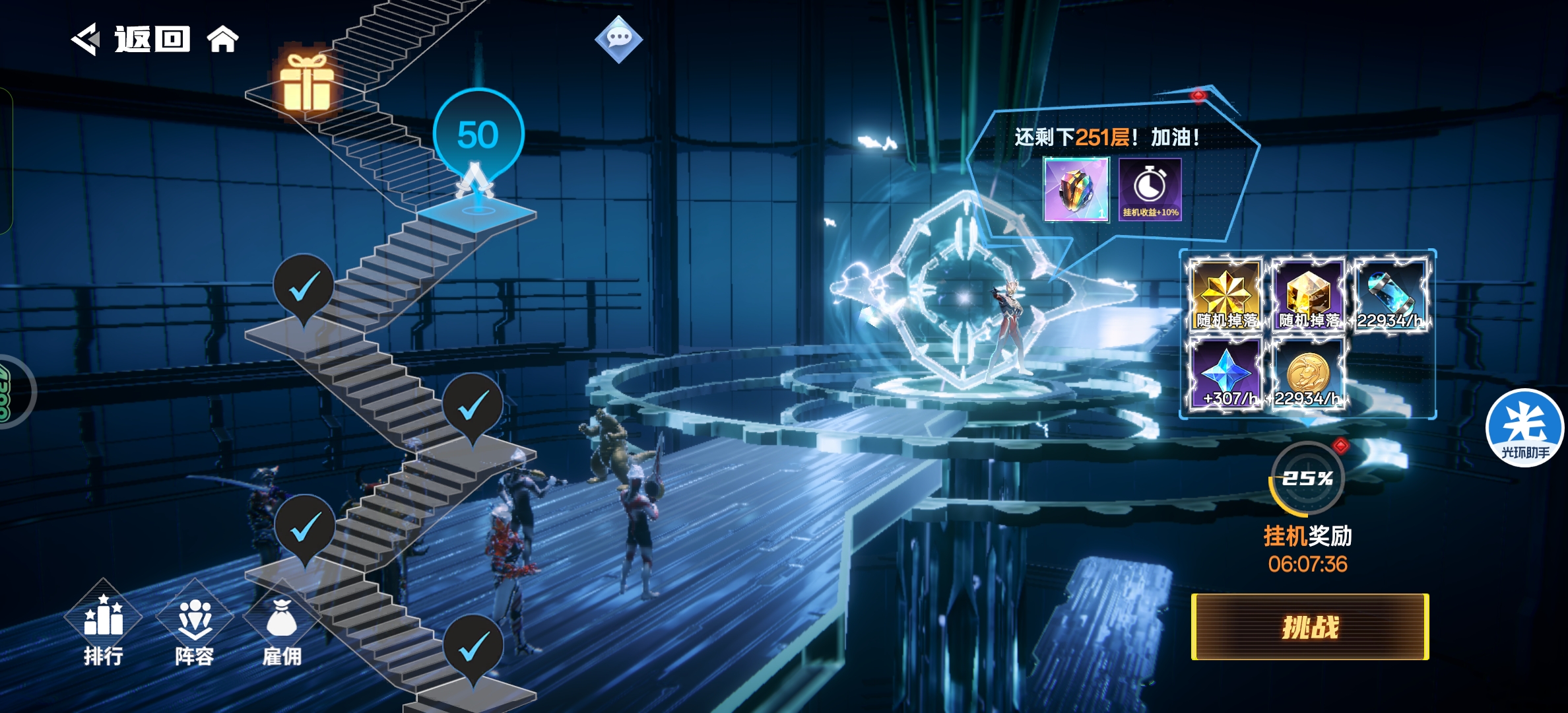The width and height of the screenshot is (1568, 713).
Task: Open the 阵容 lineup menu
Action: coord(194,627)
